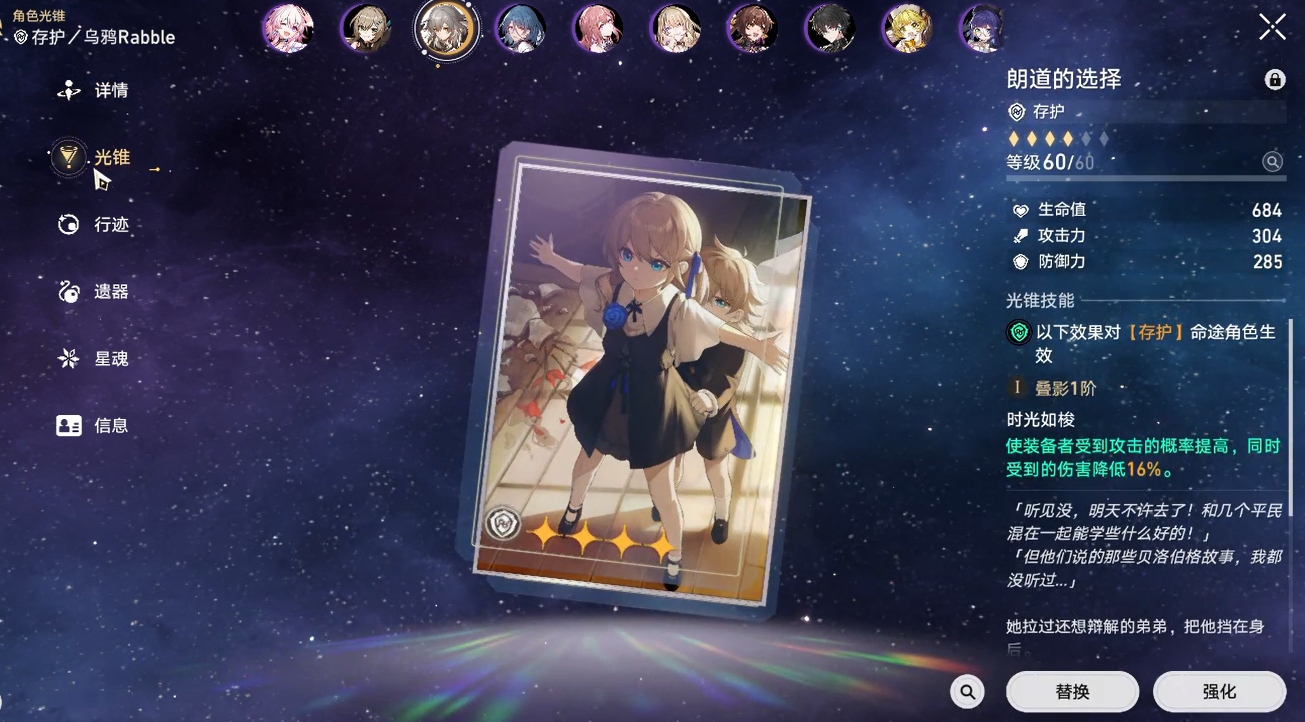Viewport: 1305px width, 722px height.
Task: Click the 替换 replace button
Action: pos(1072,691)
